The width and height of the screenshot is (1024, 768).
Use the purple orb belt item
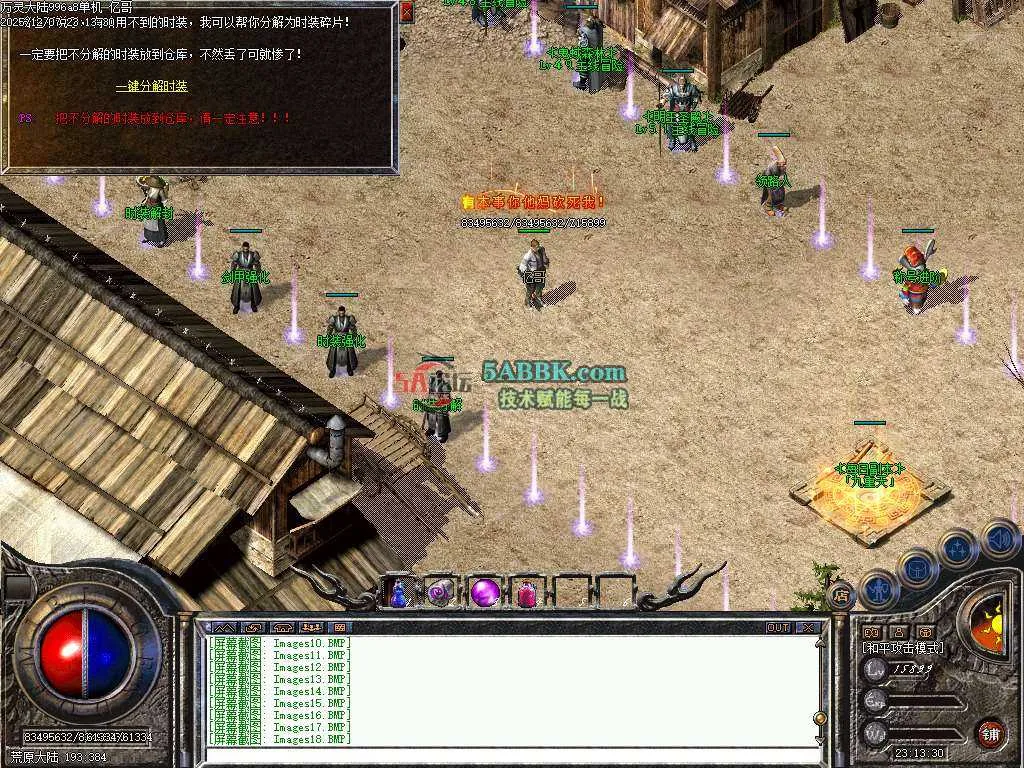click(485, 593)
